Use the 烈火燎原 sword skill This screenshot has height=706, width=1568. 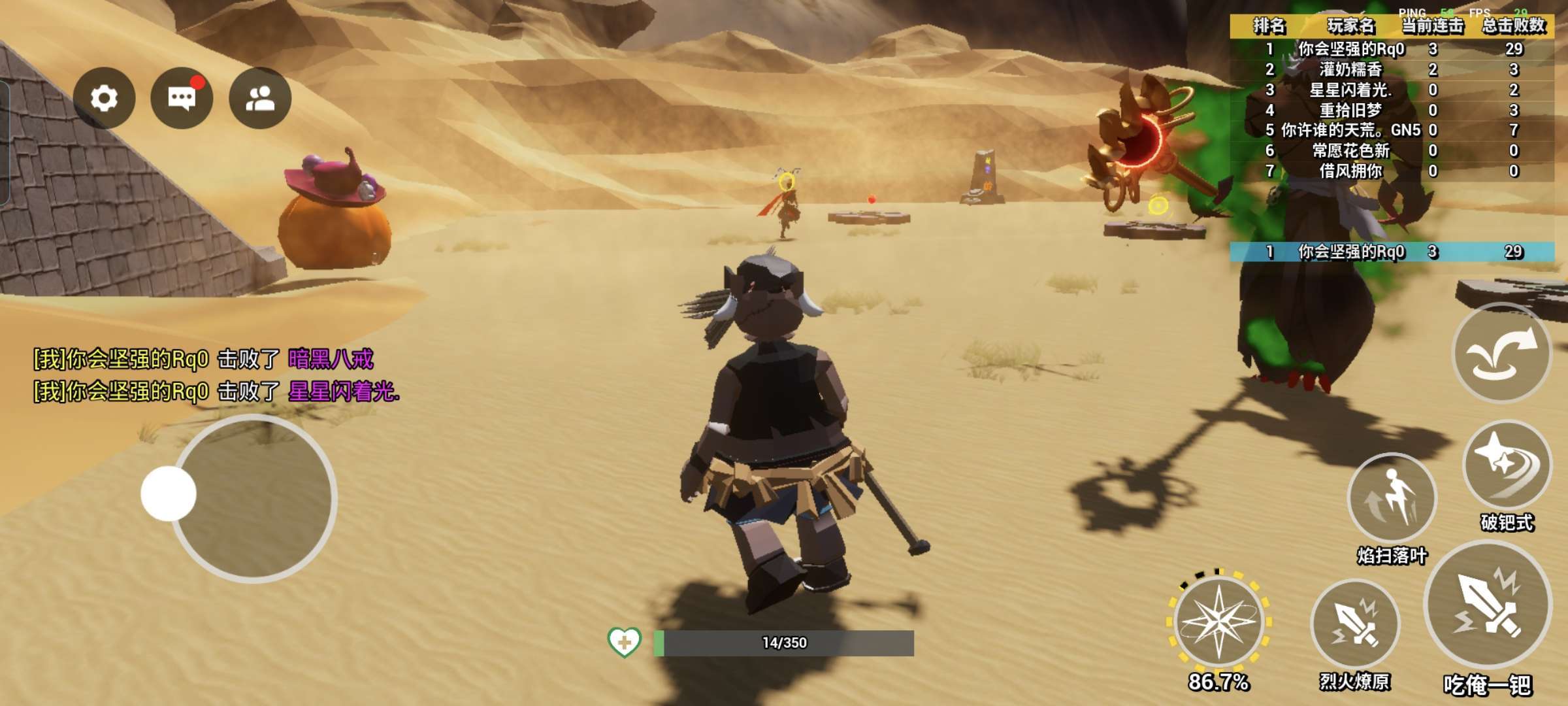pos(1355,624)
